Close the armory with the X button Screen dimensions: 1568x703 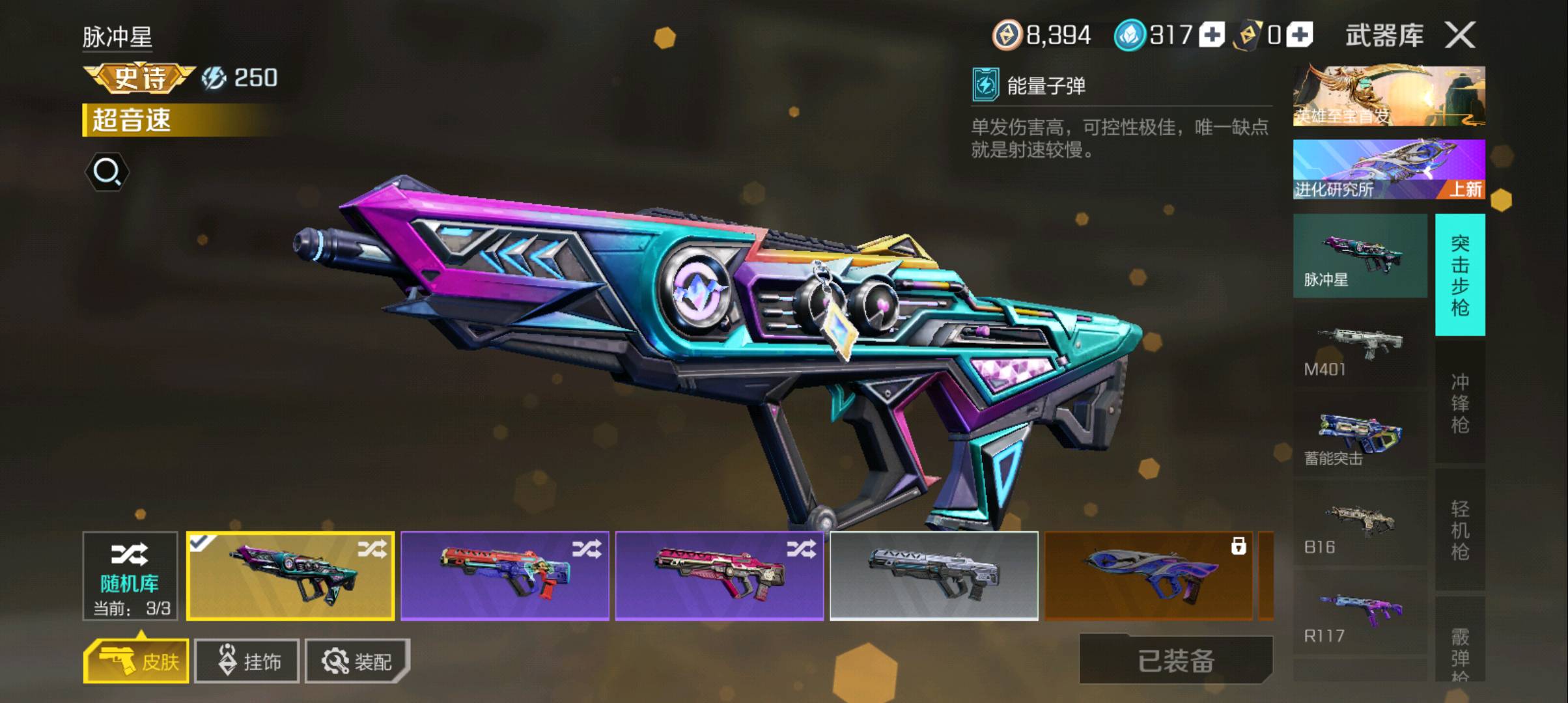1460,35
